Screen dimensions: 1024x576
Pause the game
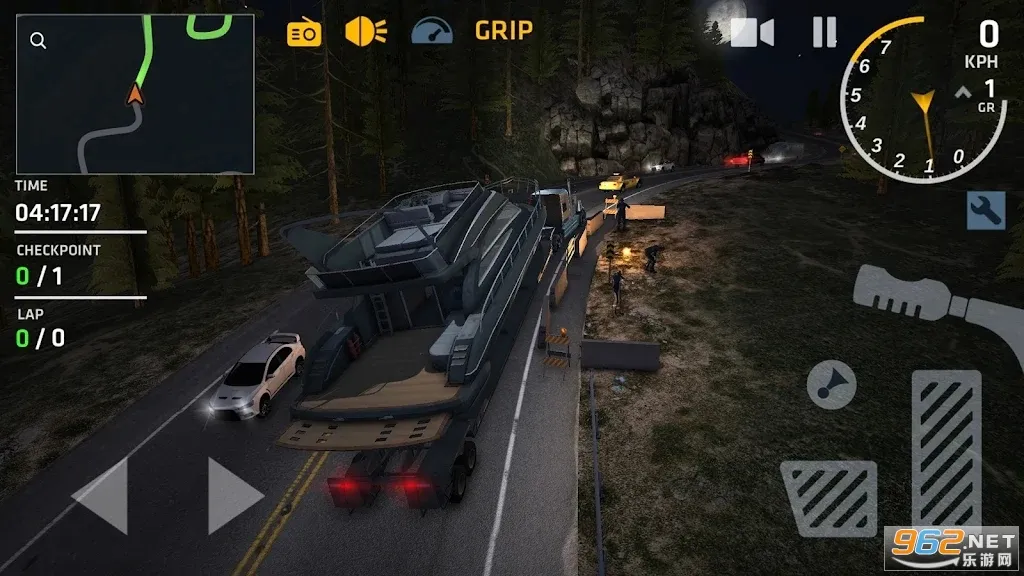pos(824,33)
